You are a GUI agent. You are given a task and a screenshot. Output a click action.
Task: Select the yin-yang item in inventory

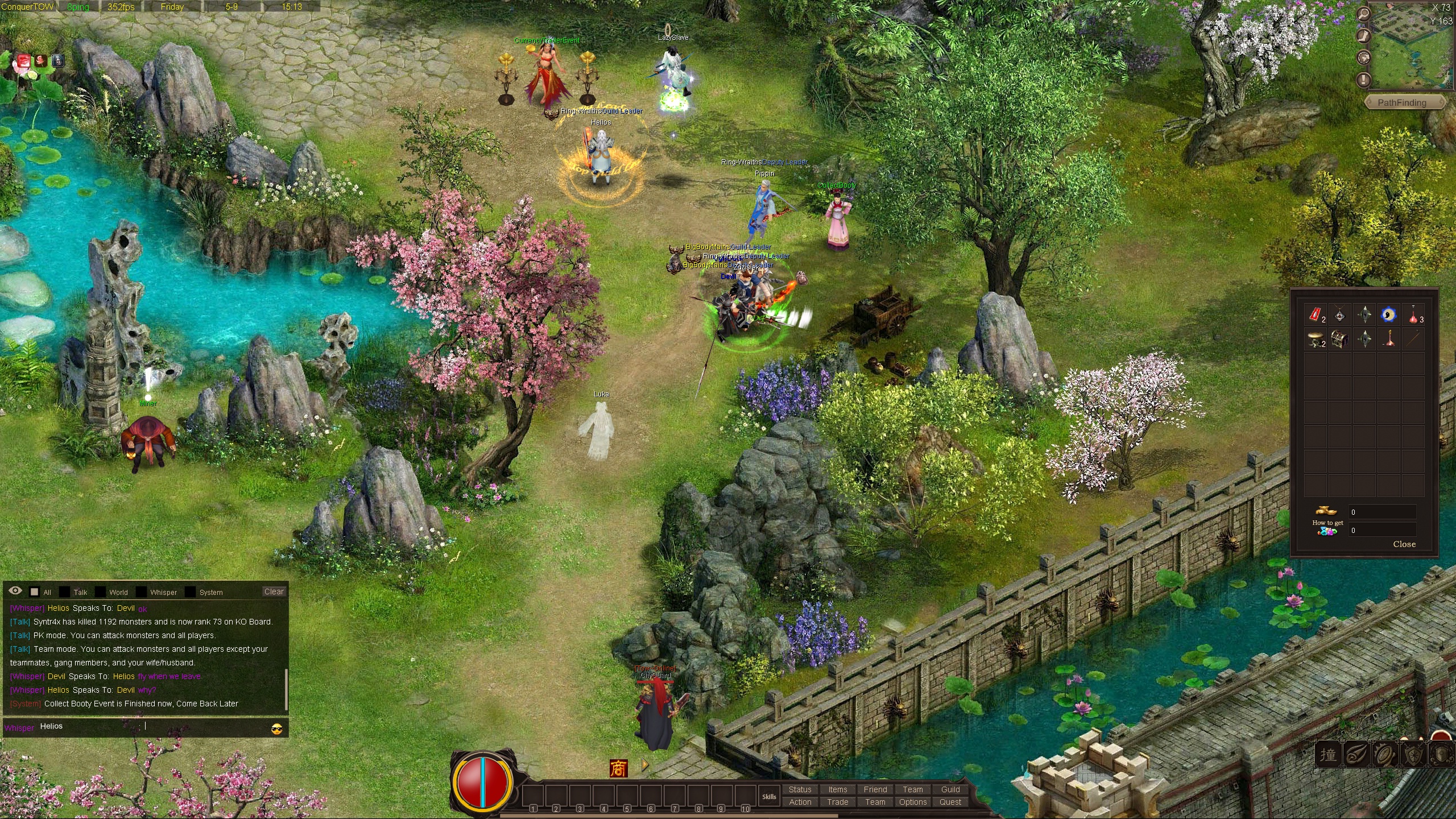pos(1388,315)
